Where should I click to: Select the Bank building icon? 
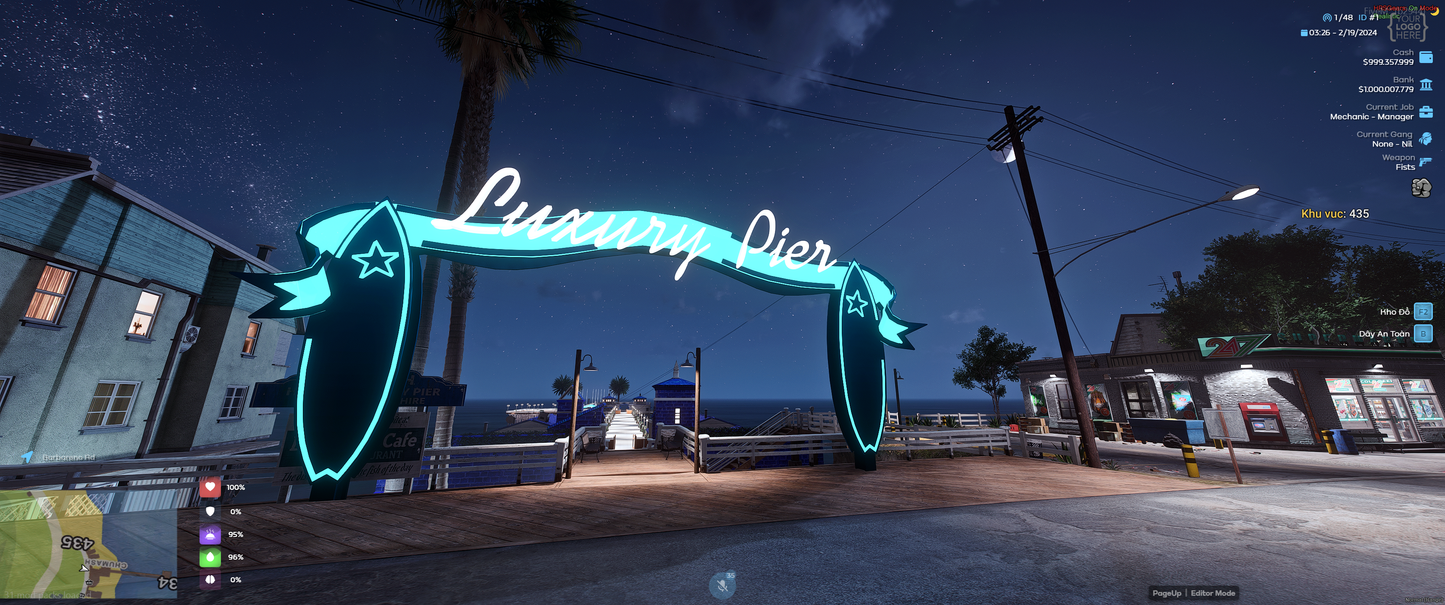[x=1425, y=85]
